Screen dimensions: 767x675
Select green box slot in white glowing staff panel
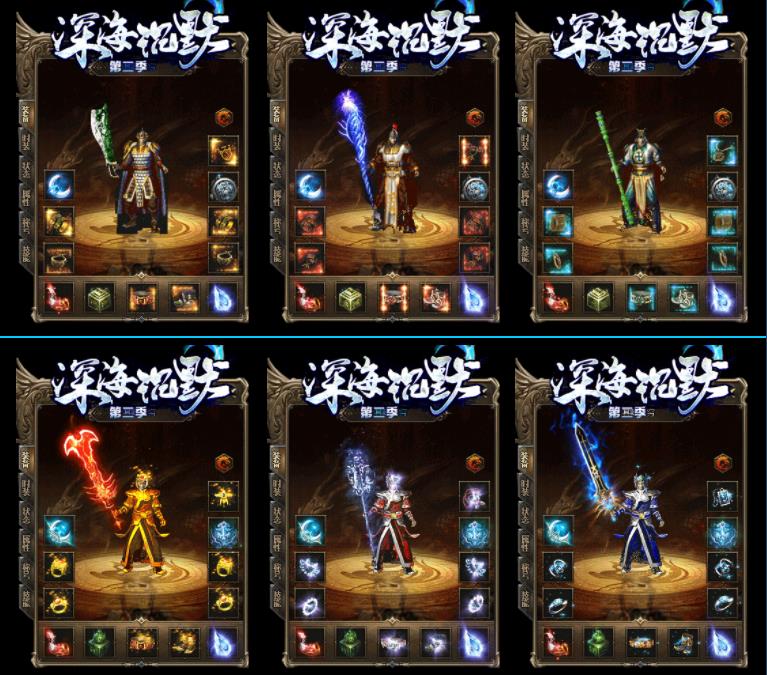348,640
